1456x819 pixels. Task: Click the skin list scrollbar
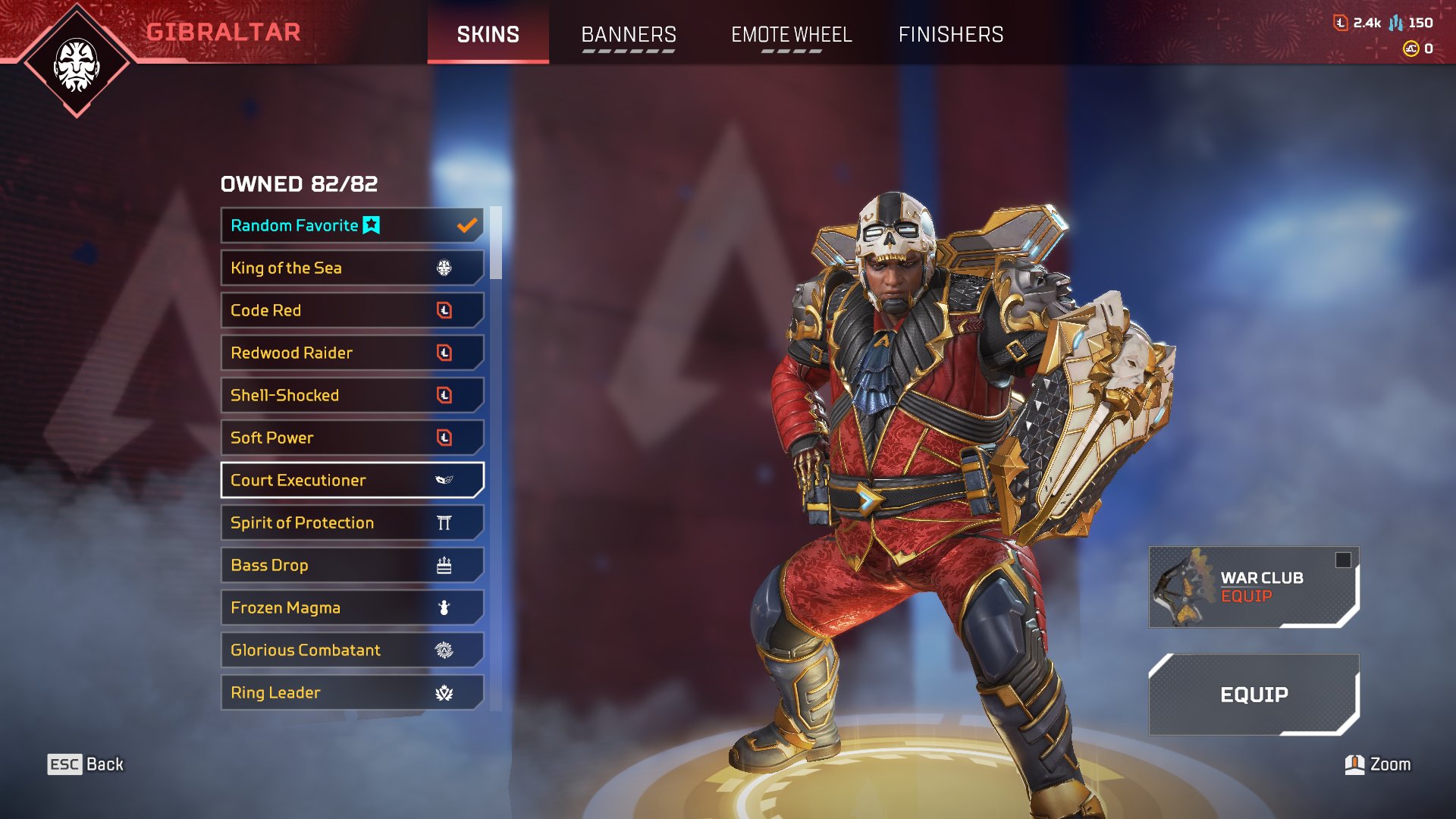click(x=496, y=243)
